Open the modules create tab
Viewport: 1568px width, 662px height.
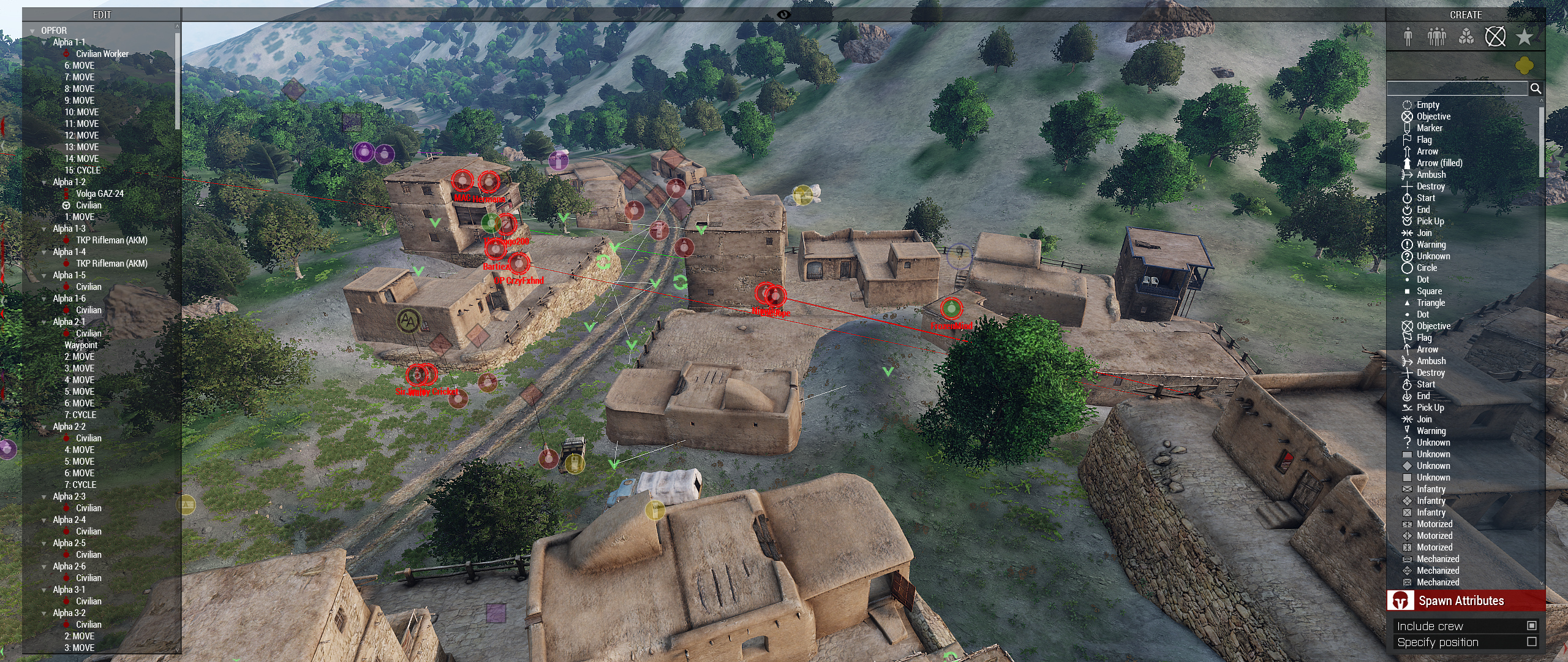pos(1466,37)
